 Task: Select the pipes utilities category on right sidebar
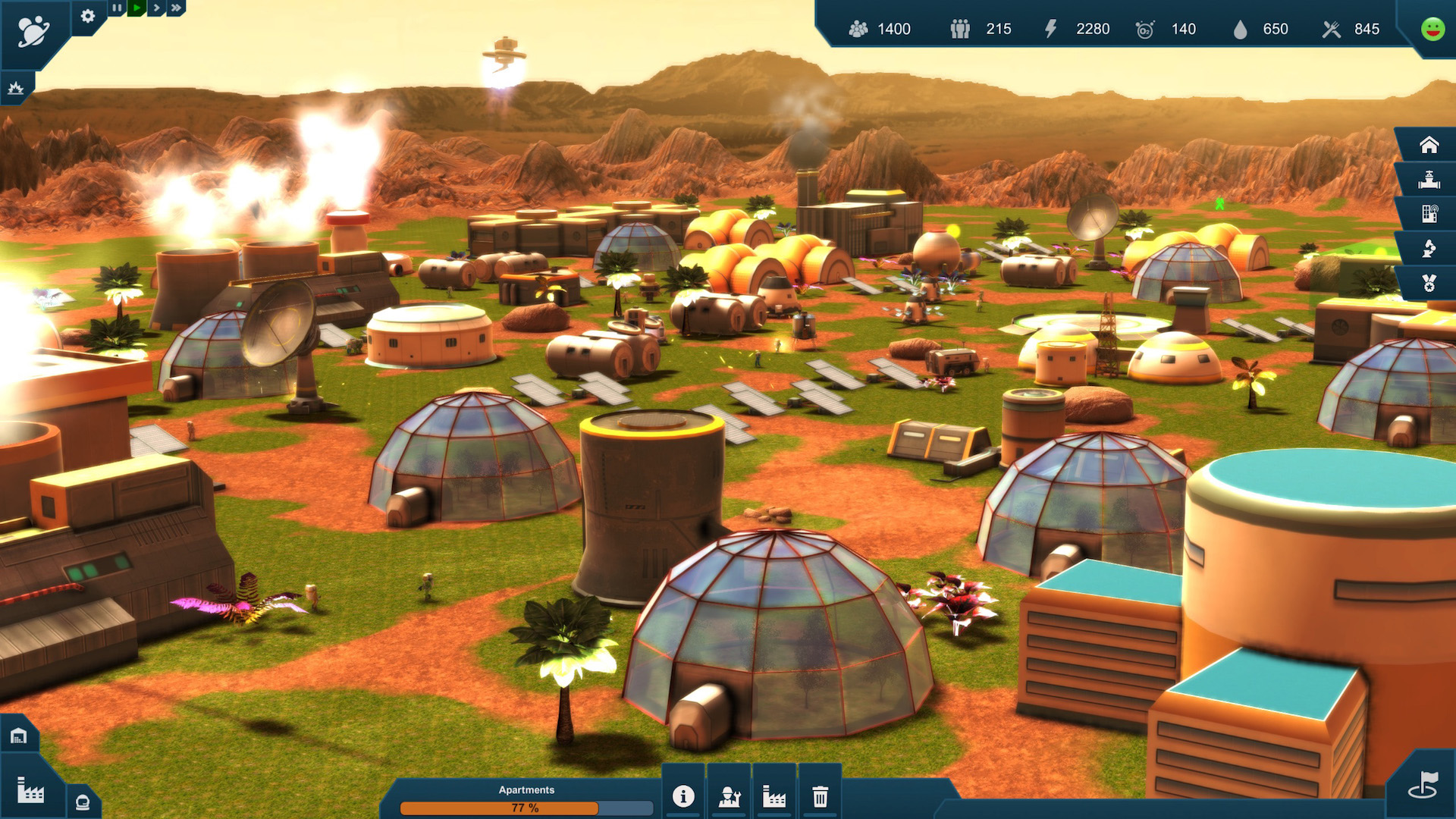1429,179
